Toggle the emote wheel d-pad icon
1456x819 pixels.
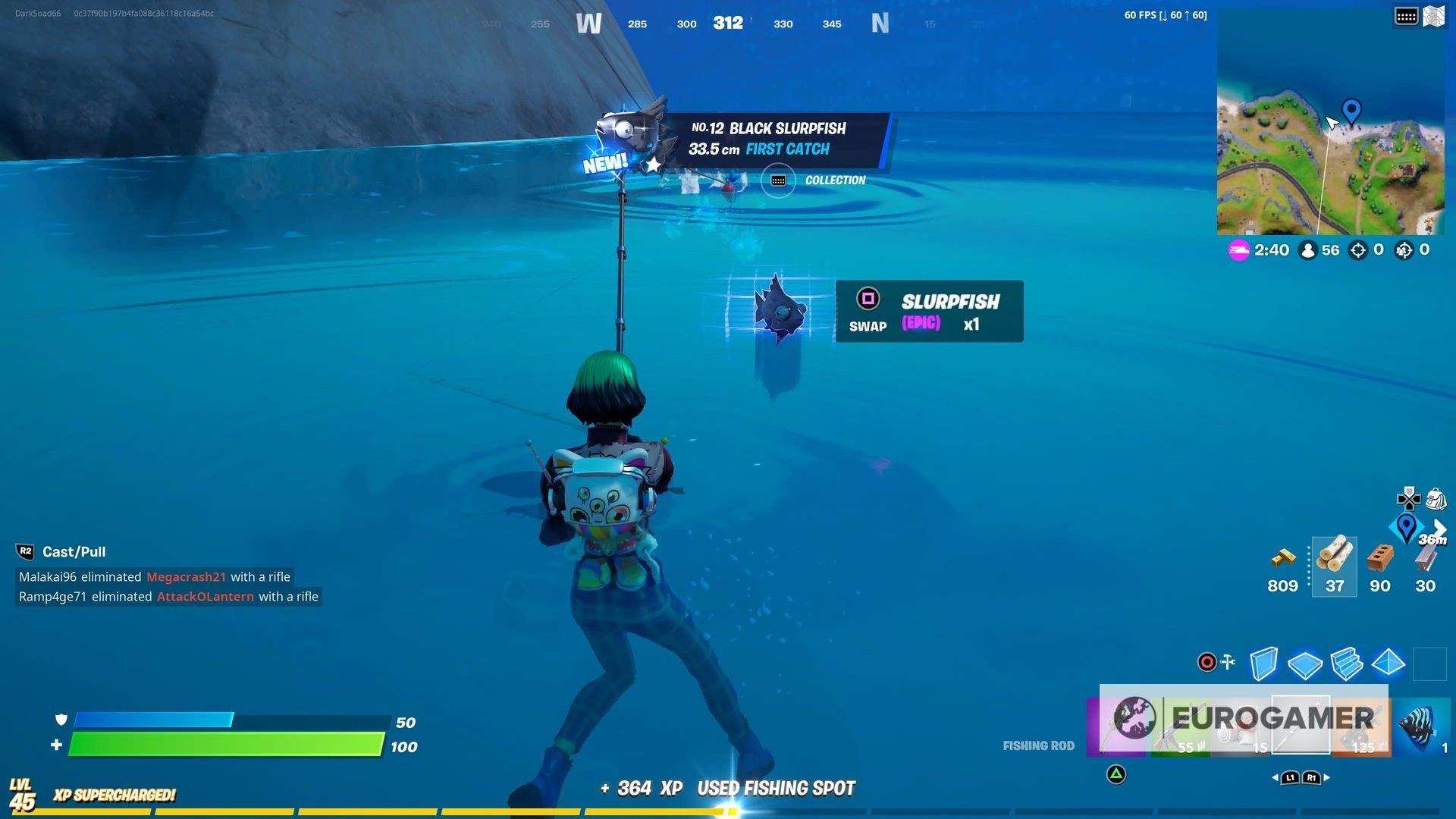tap(1409, 499)
